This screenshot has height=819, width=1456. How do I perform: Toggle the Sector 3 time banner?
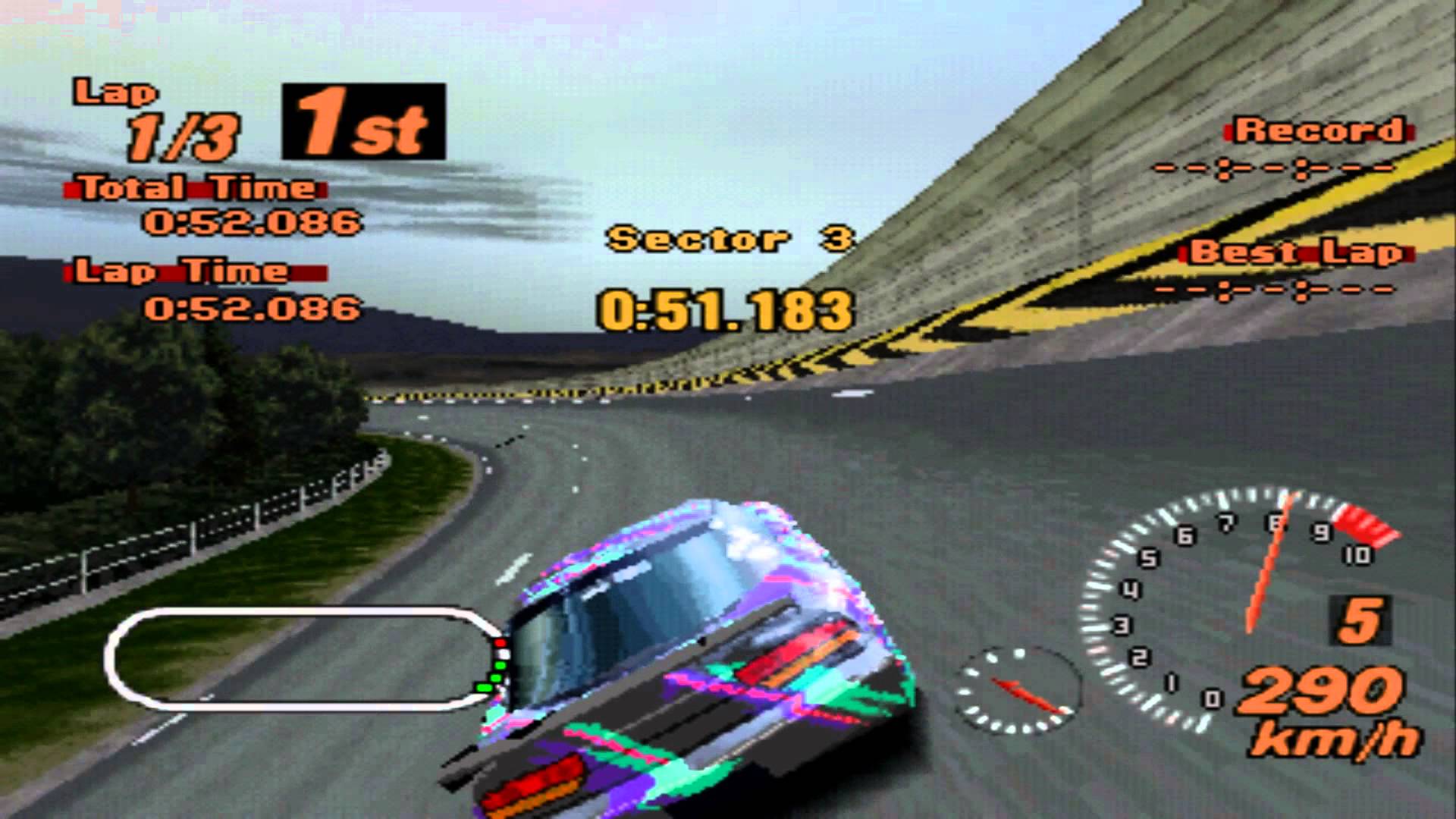pos(732,239)
